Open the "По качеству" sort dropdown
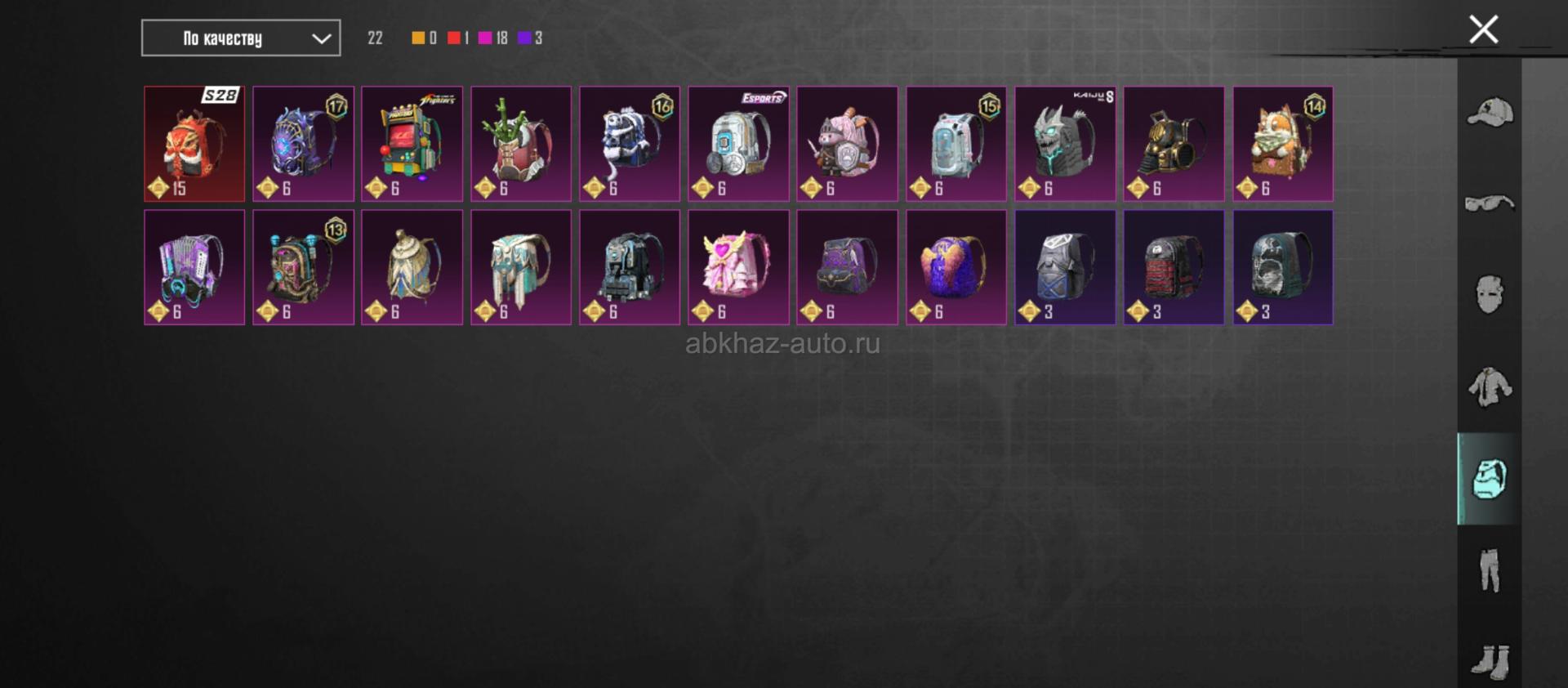Screen dimensions: 1568x688 tap(241, 38)
